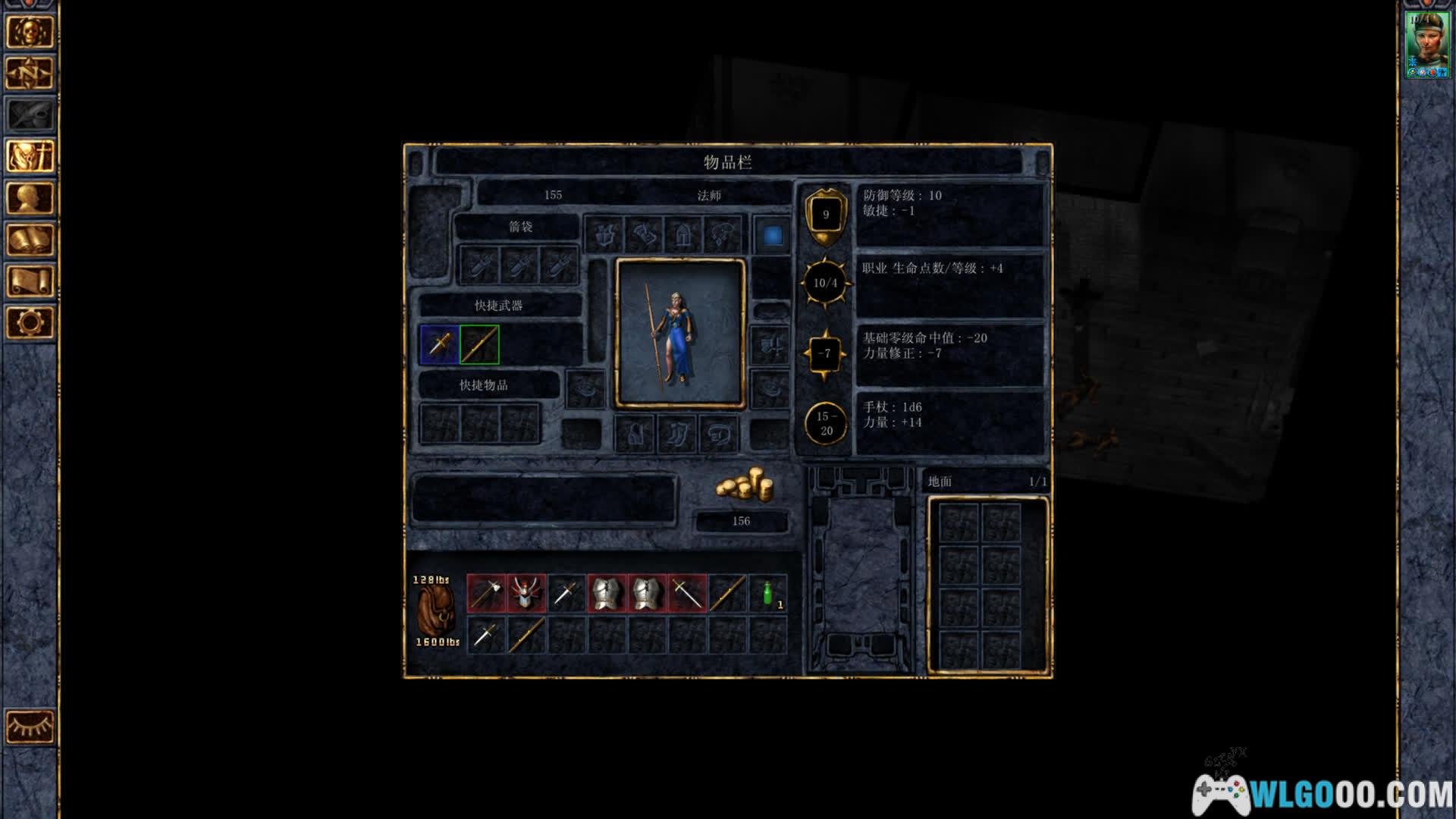Select the dagger quick weapon slot

pos(440,344)
